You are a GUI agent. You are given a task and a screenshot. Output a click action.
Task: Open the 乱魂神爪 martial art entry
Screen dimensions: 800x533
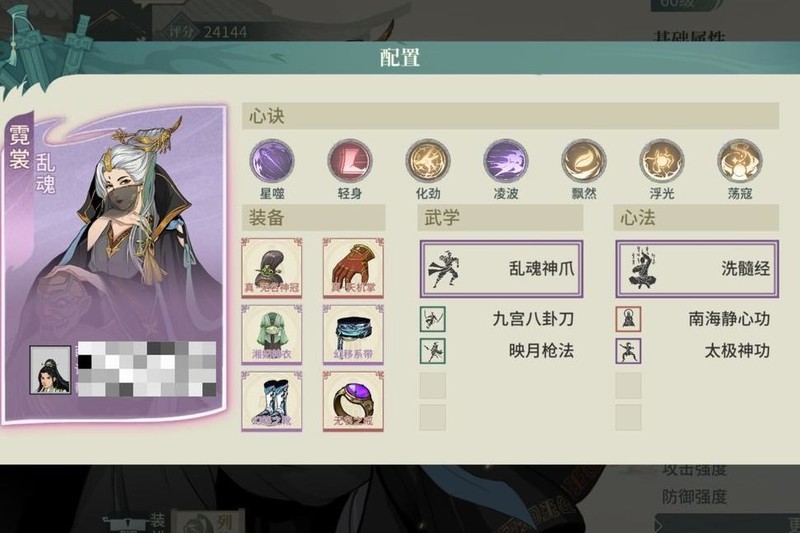click(500, 268)
